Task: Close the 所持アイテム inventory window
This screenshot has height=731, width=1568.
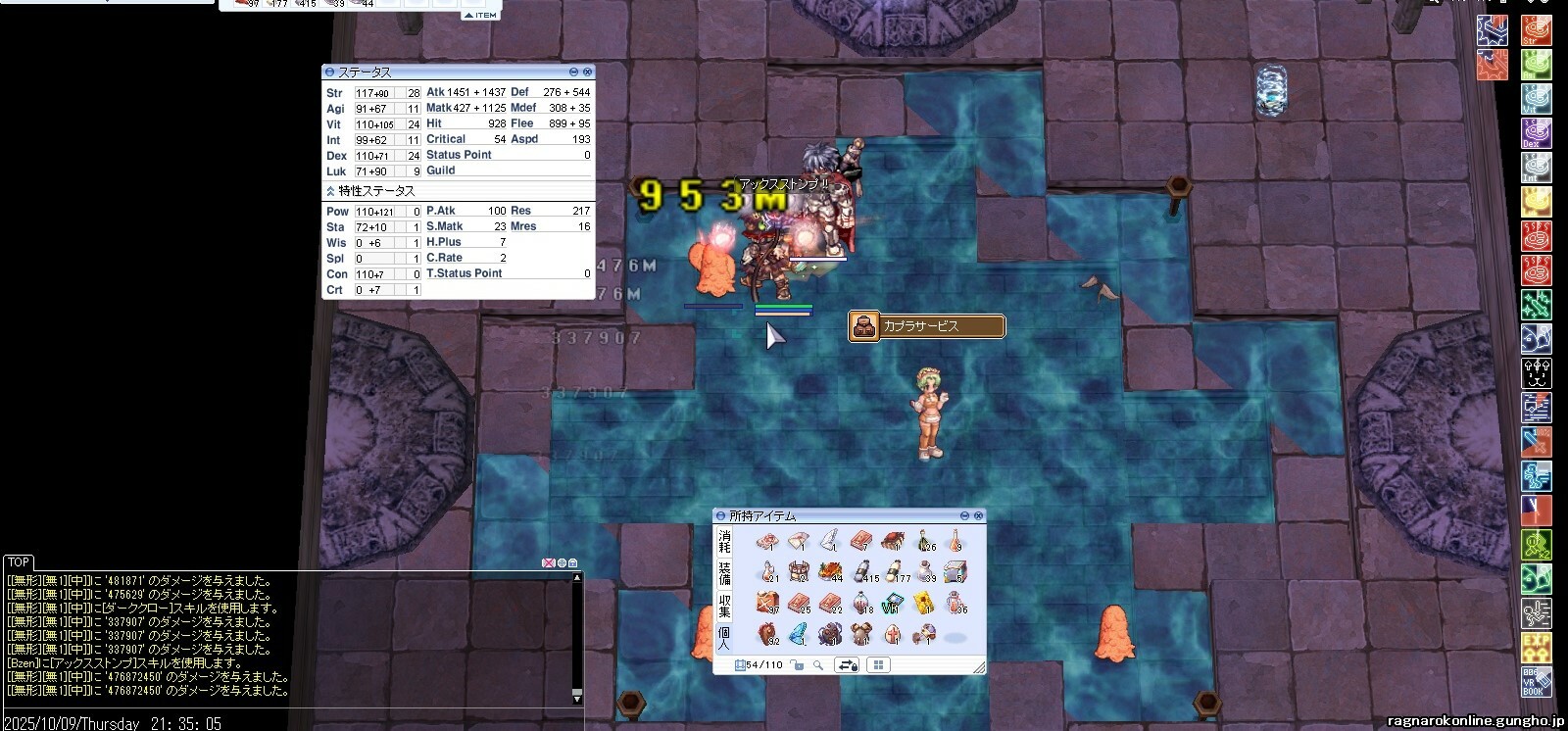Action: click(x=978, y=515)
